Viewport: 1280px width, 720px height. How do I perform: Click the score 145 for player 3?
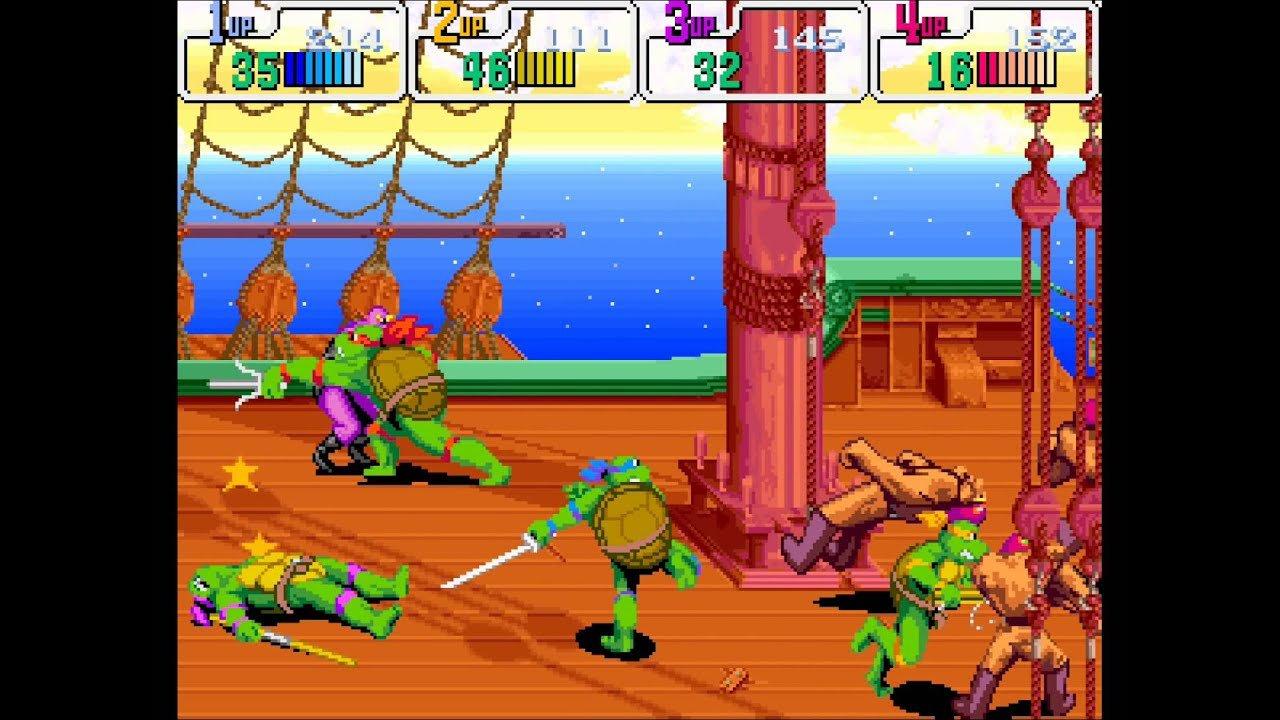[x=808, y=38]
